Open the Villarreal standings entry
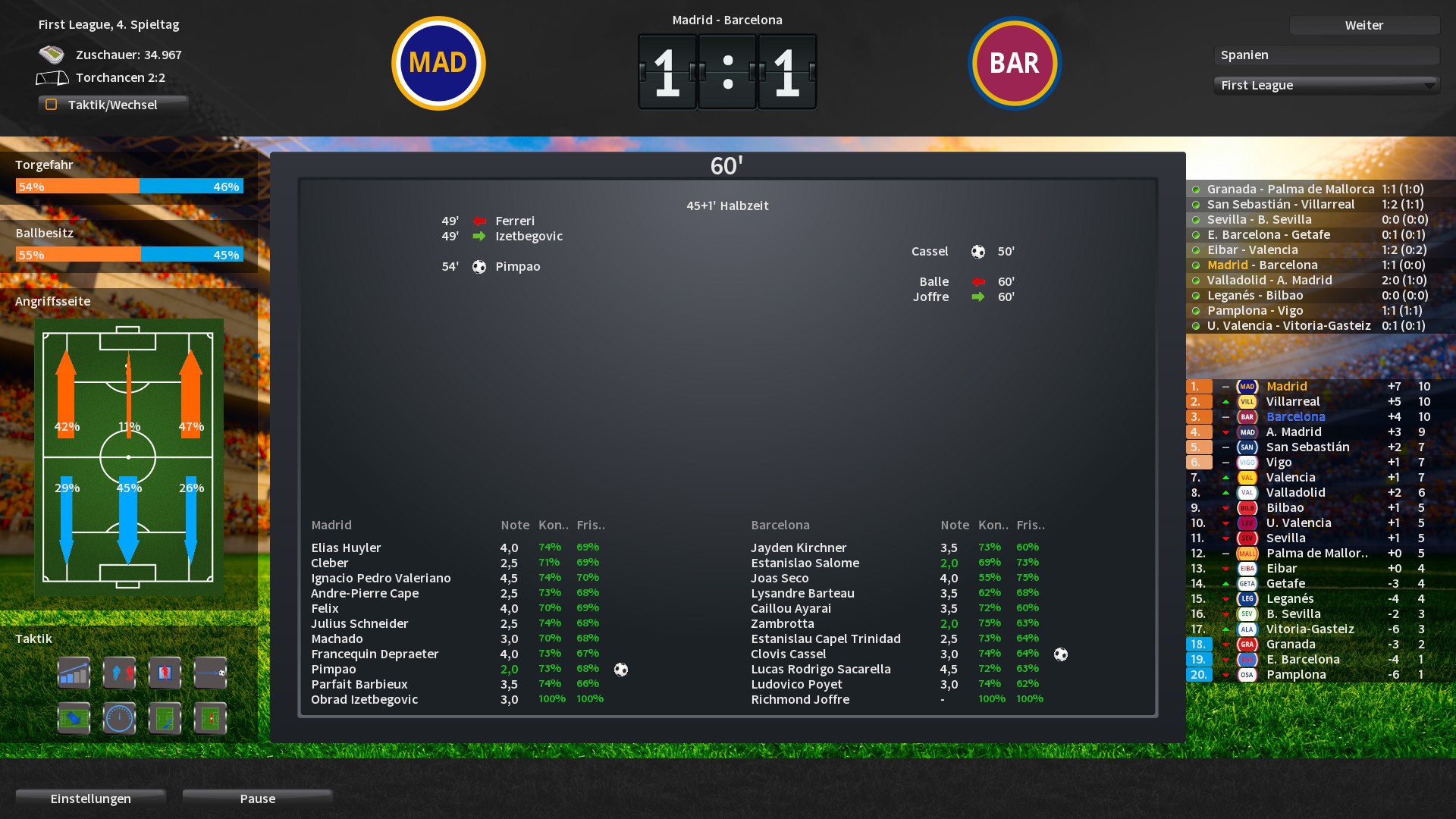Screen dimensions: 1456x819 pyautogui.click(x=1293, y=401)
